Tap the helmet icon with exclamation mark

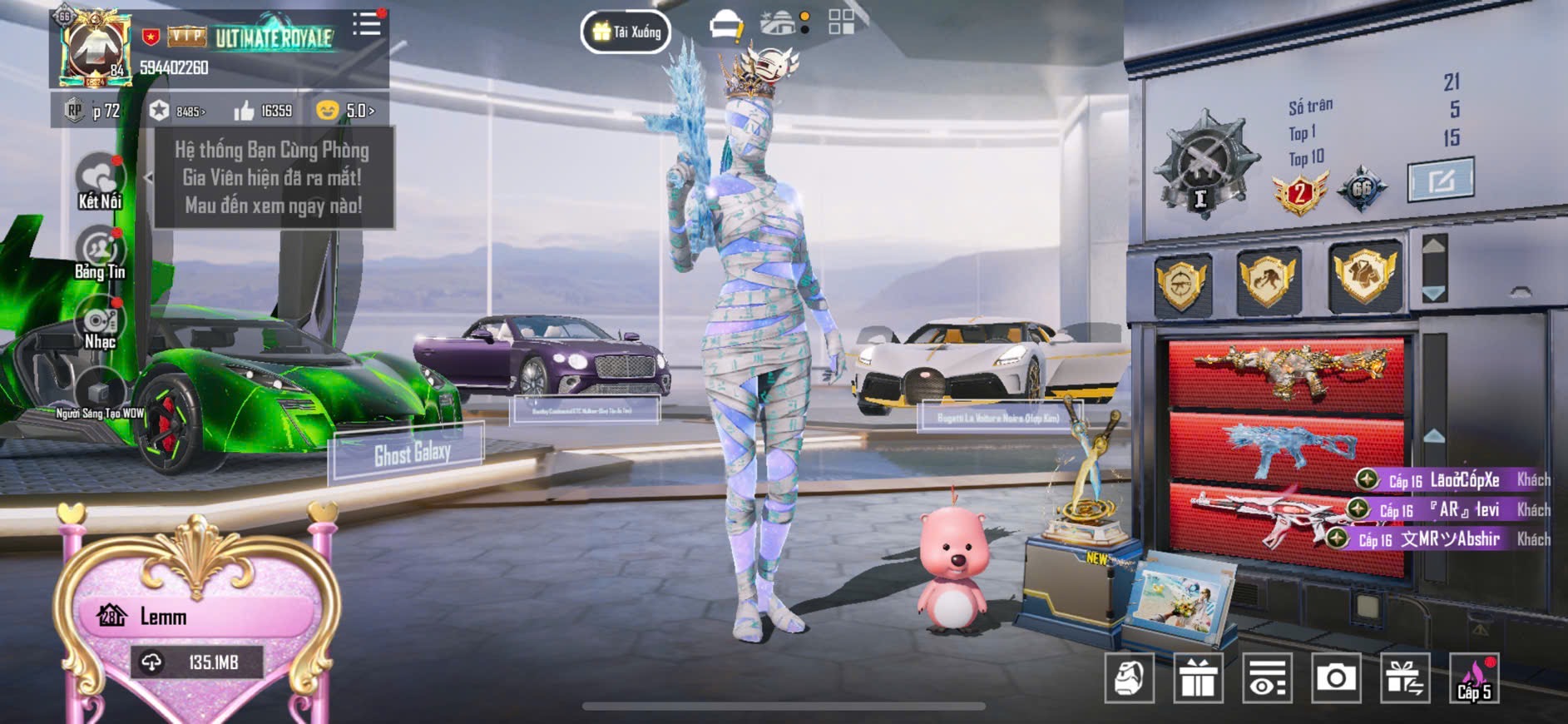coord(726,26)
